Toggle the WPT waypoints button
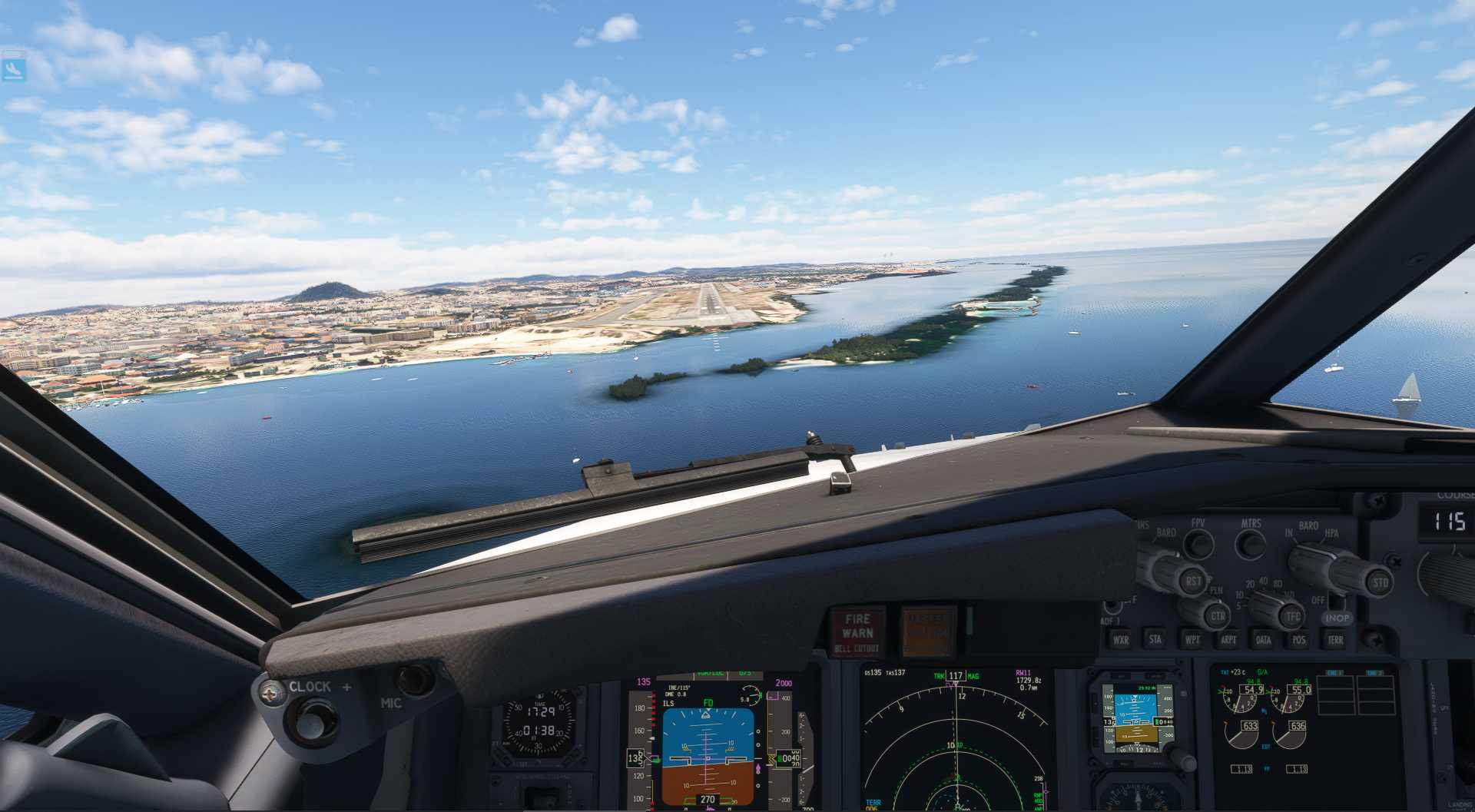 pos(1192,638)
